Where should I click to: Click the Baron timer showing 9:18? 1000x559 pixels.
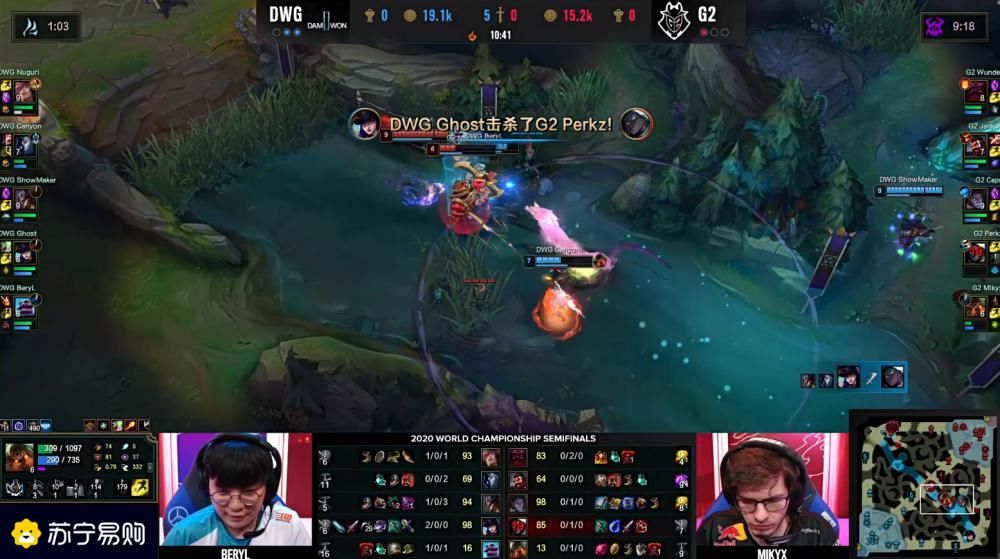[x=954, y=26]
